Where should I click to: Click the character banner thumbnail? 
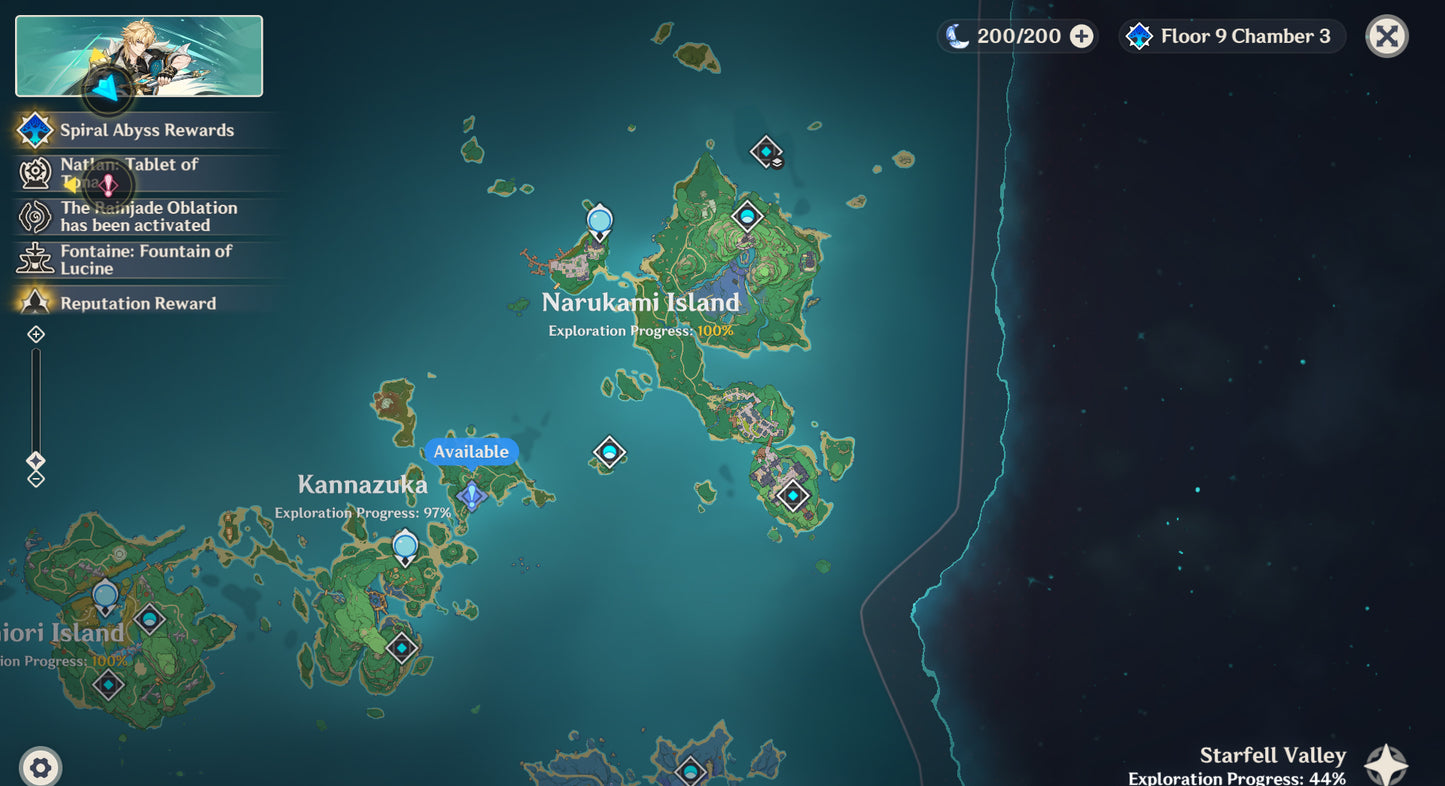tap(139, 56)
